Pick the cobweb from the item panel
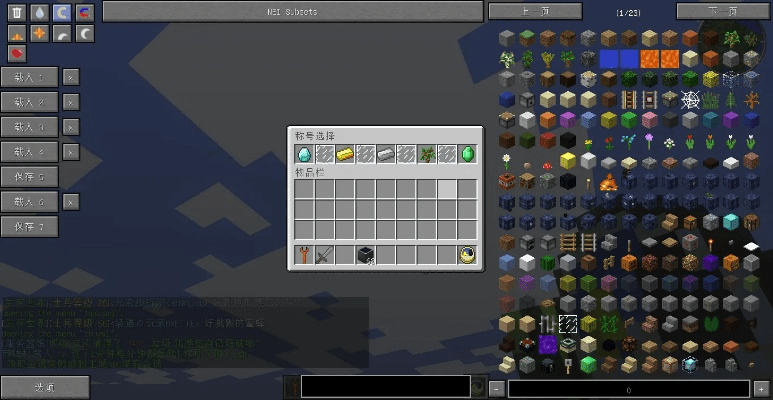 [x=690, y=99]
